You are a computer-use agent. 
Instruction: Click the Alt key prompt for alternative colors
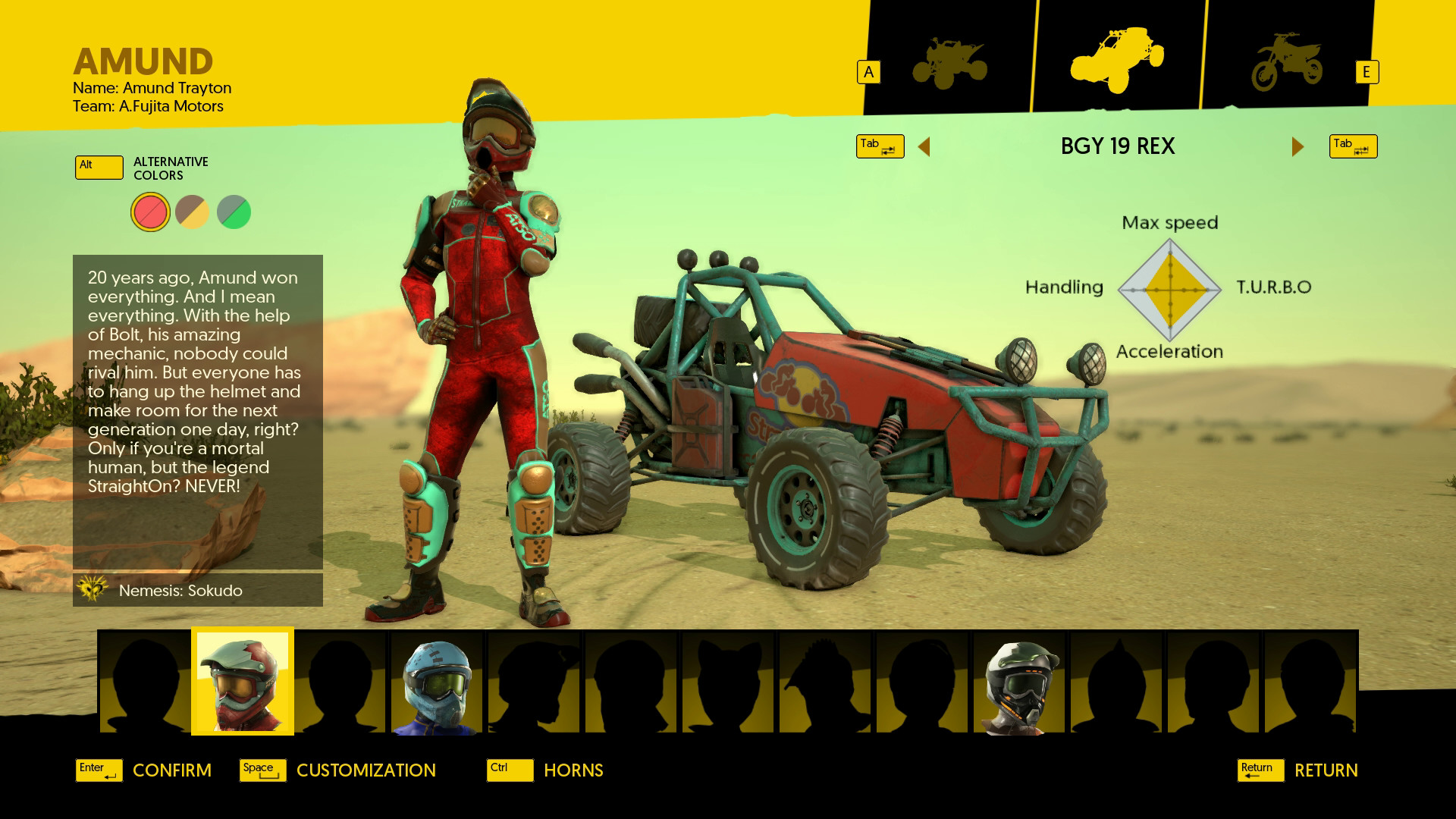tap(99, 167)
